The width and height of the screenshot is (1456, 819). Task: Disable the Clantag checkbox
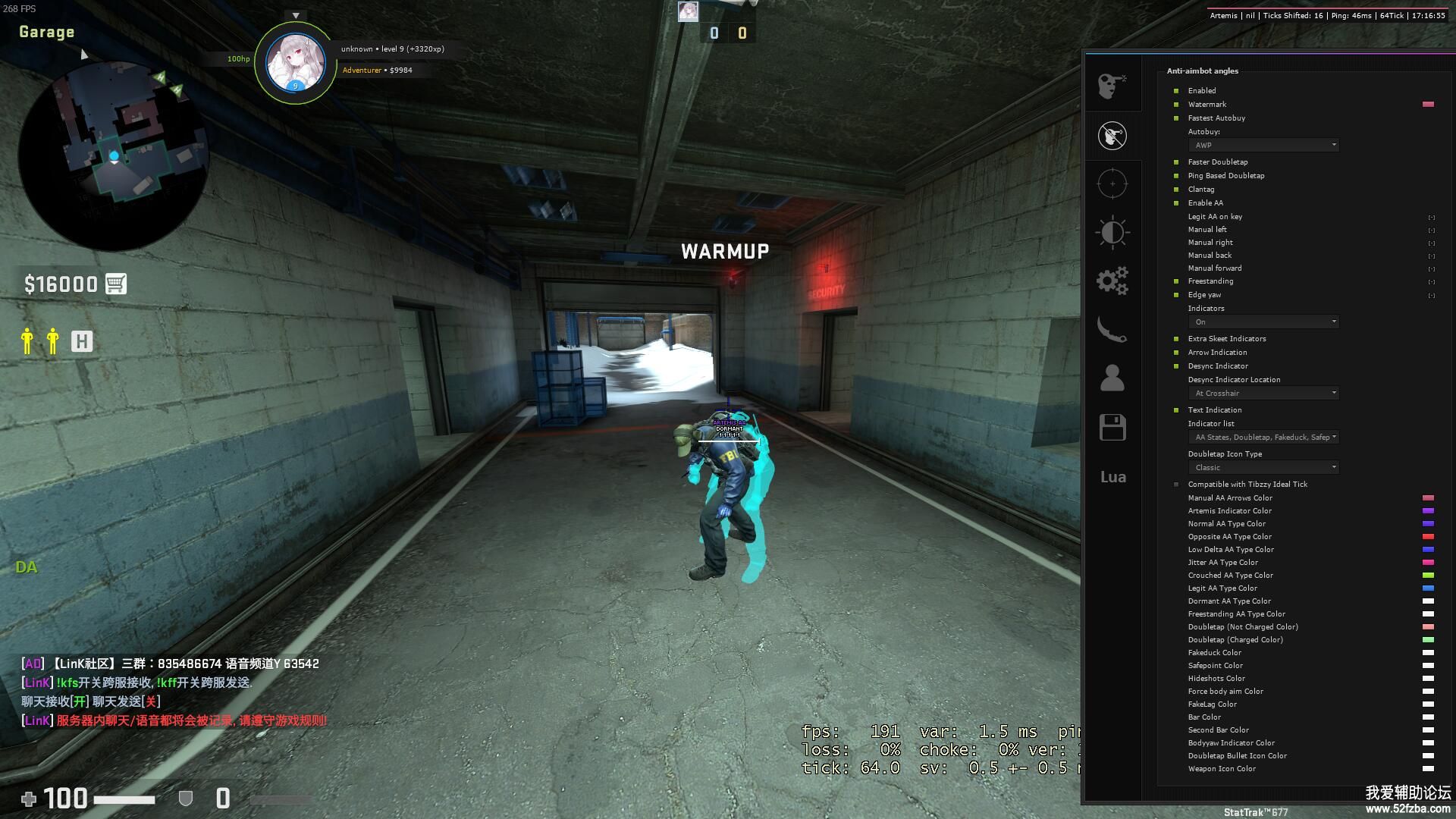[1176, 190]
